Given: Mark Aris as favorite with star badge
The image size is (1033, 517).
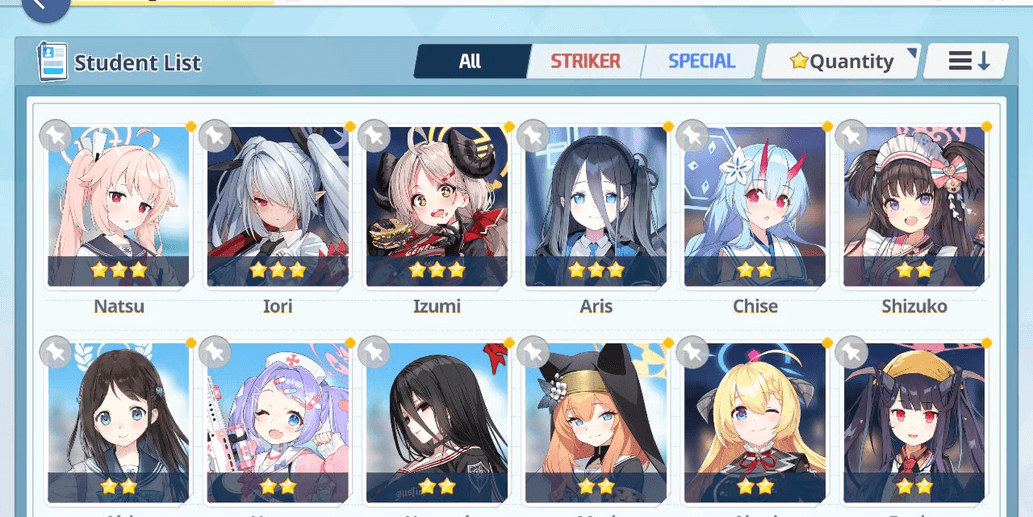Looking at the screenshot, I should (x=534, y=135).
